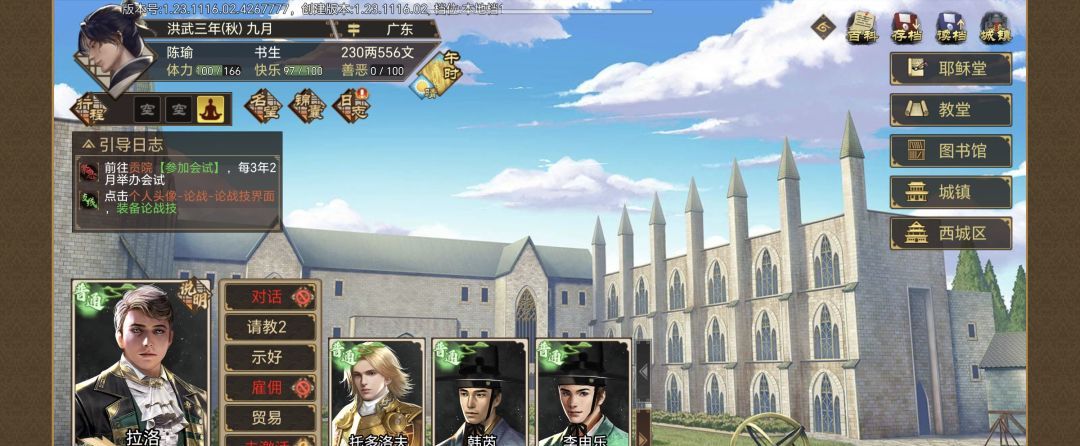Save the game with 存档
Screen dimensions: 1080x446
pyautogui.click(x=906, y=27)
